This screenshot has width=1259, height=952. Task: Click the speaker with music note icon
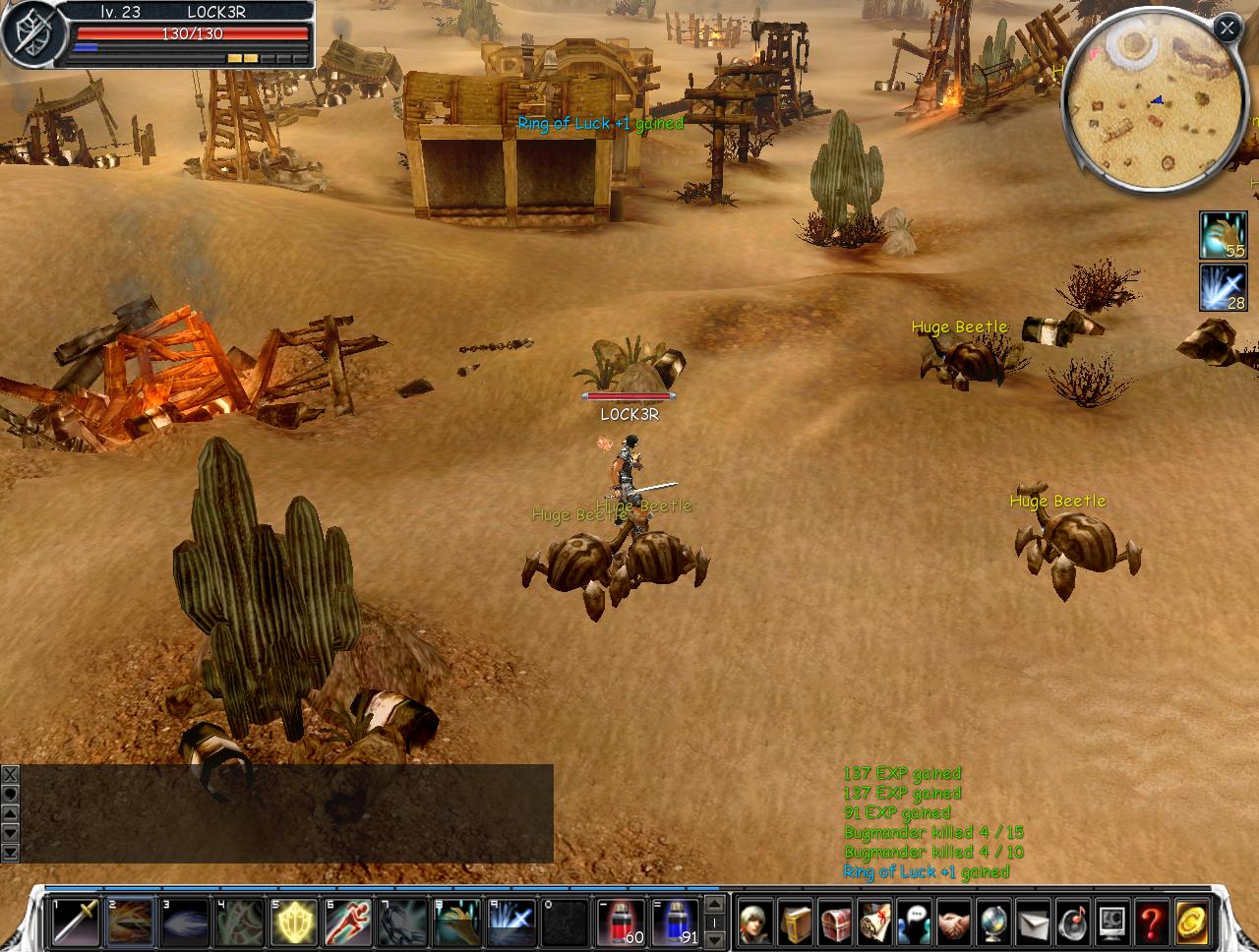pos(1072,923)
